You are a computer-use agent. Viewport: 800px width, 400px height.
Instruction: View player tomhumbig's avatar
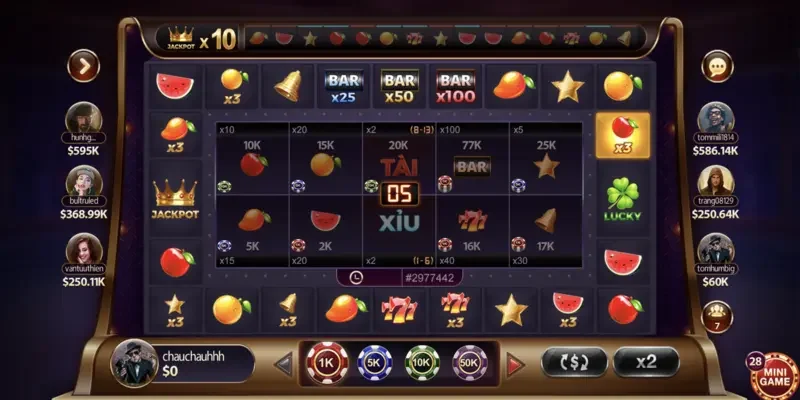tap(716, 247)
